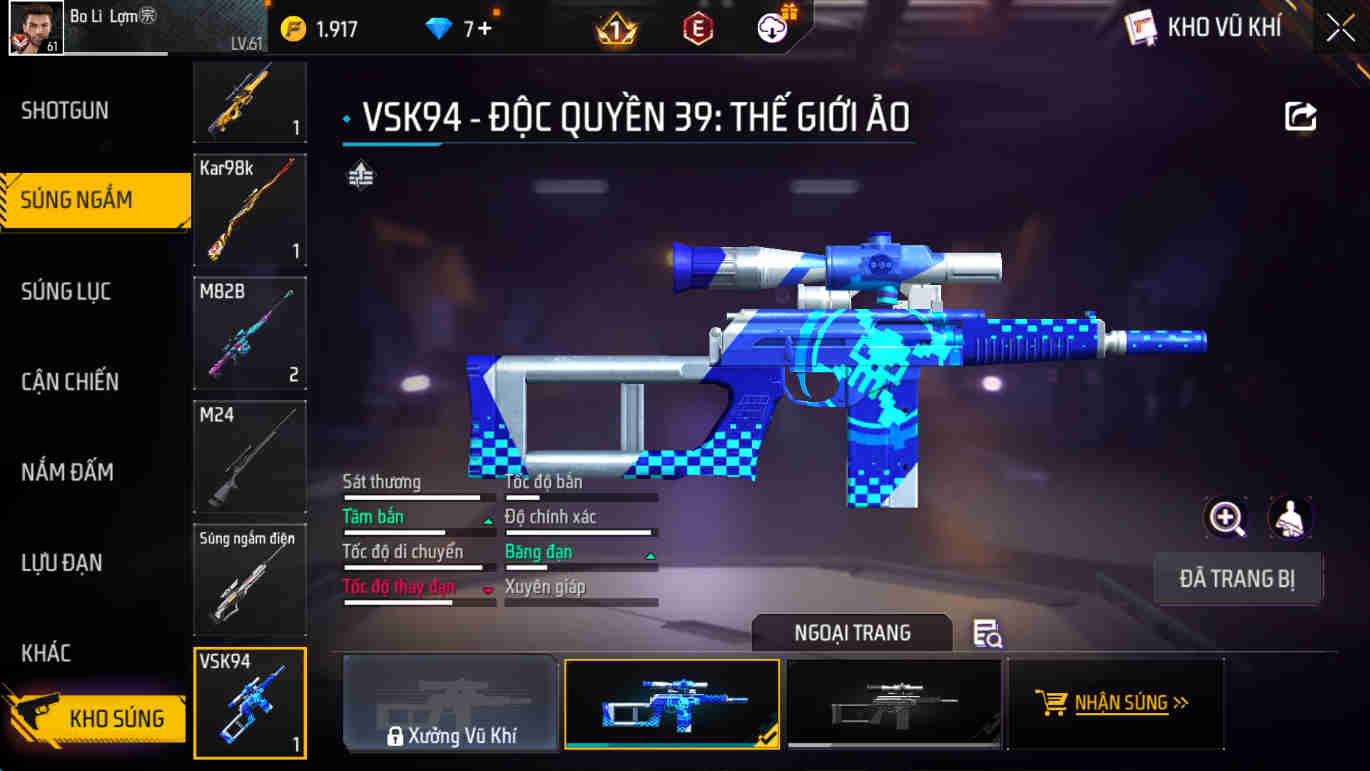Screen dimensions: 1370x771
Task: Click the locked Xưởng Vũ Khí slot
Action: (449, 703)
